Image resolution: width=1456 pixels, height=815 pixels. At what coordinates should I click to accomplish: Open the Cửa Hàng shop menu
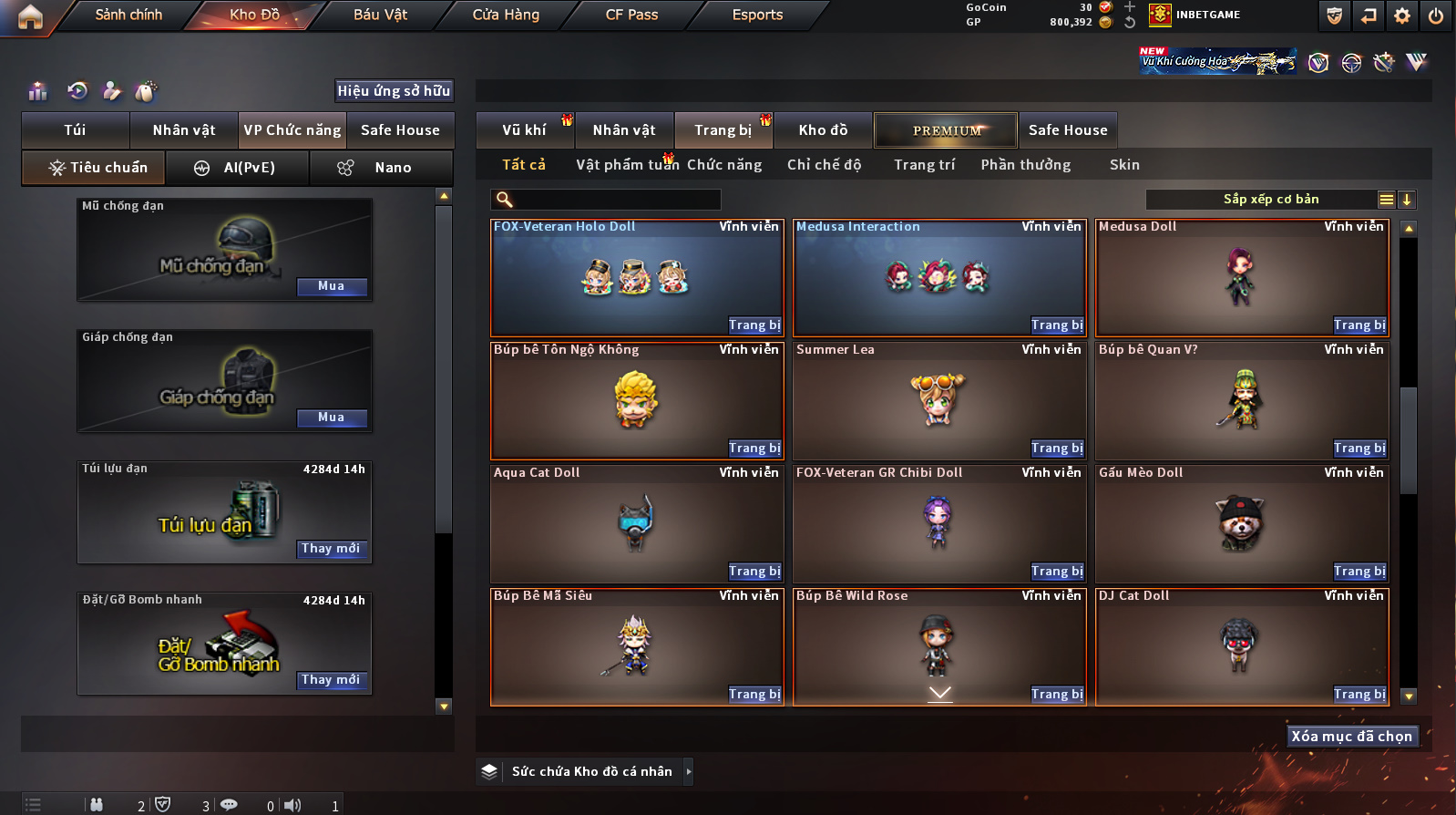[x=506, y=15]
